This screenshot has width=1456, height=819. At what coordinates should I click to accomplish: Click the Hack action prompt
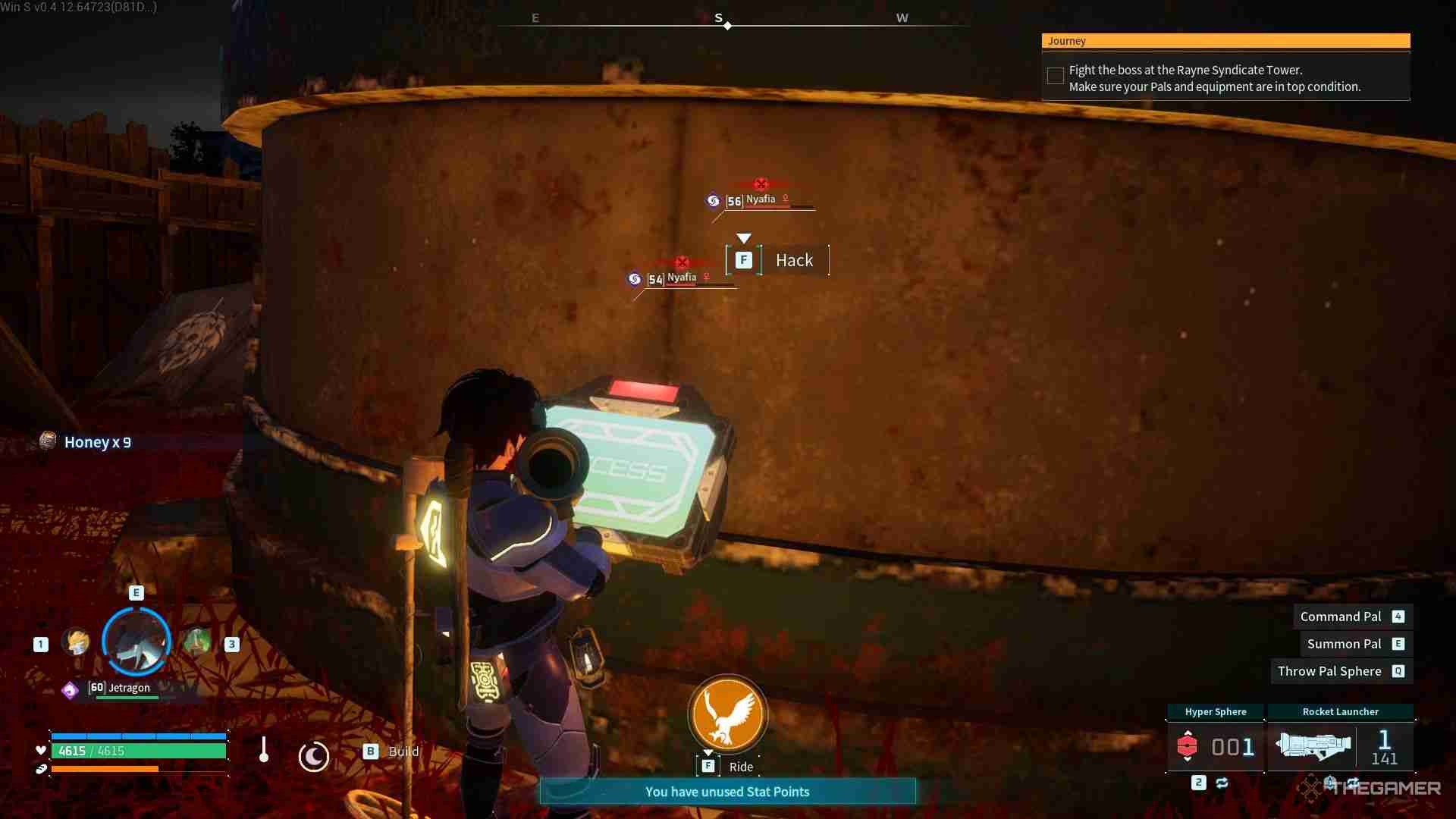point(794,260)
